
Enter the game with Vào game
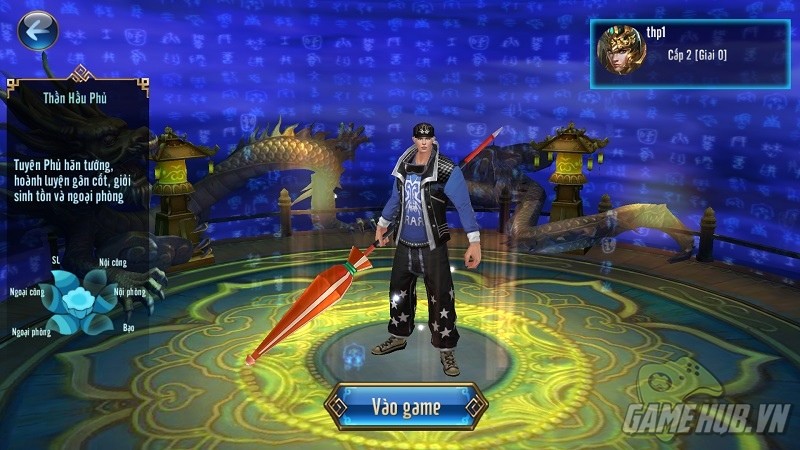pos(407,406)
